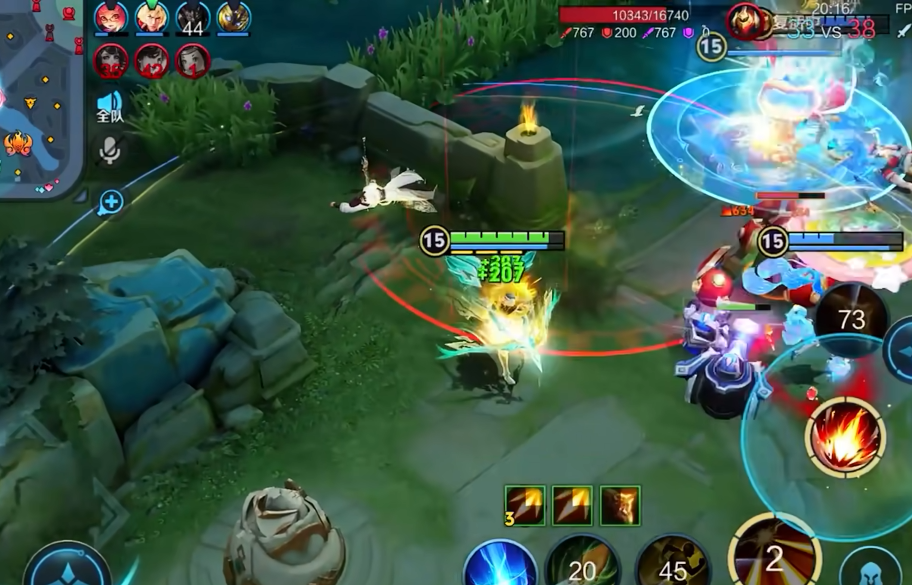This screenshot has width=912, height=585.
Task: Select the red-haired ally portrait with glasses
Action: tap(111, 17)
